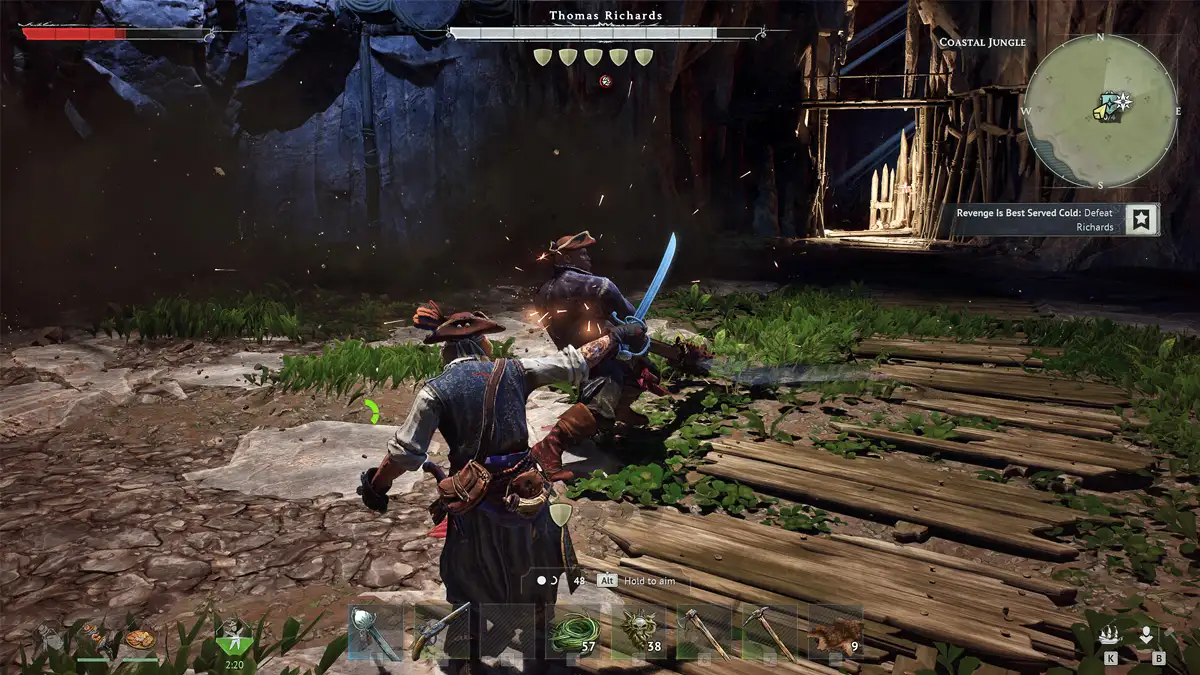Select the axe tool hotbar slot
The height and width of the screenshot is (675, 1200).
[x=704, y=632]
